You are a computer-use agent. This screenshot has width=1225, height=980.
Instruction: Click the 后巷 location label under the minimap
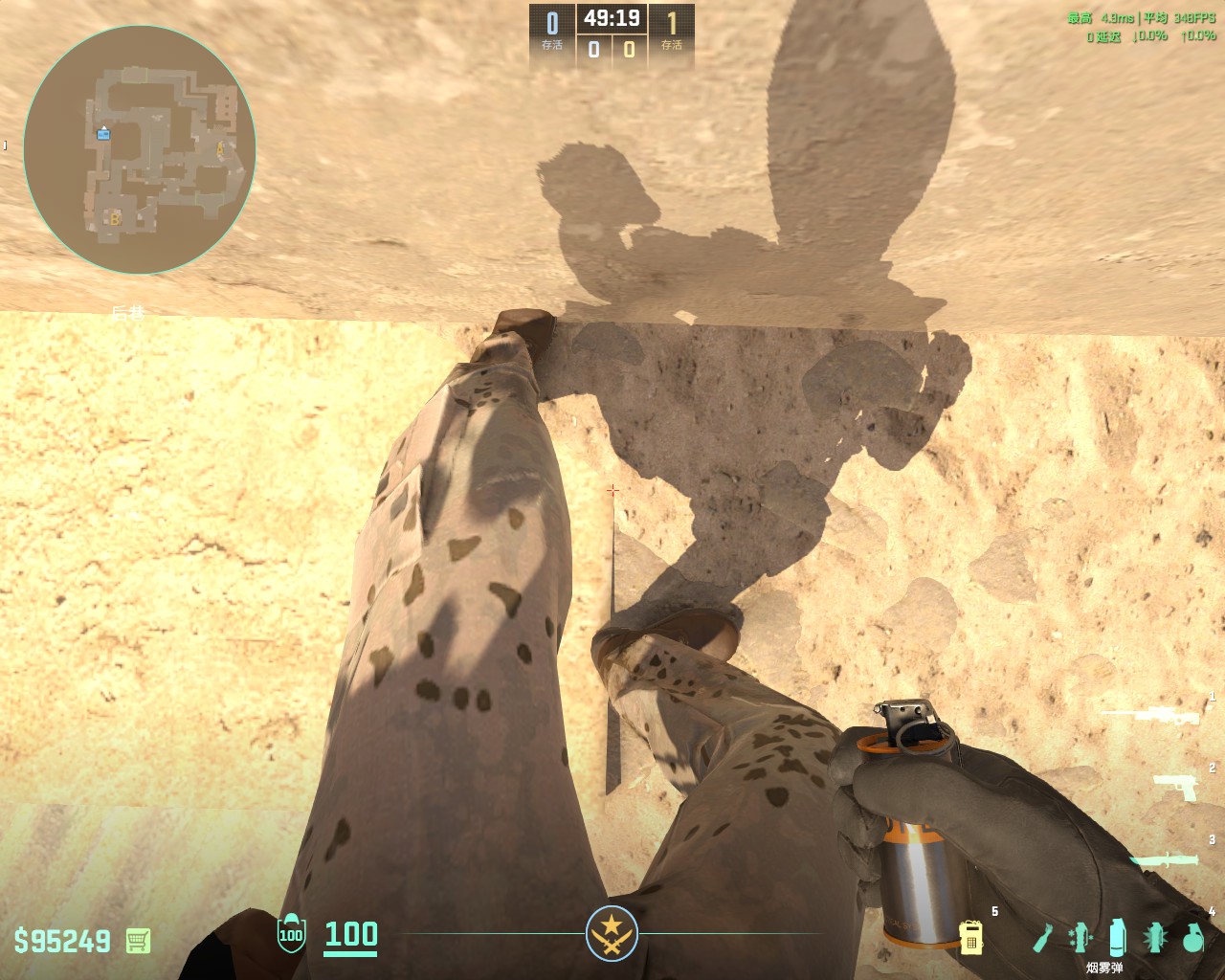(128, 312)
